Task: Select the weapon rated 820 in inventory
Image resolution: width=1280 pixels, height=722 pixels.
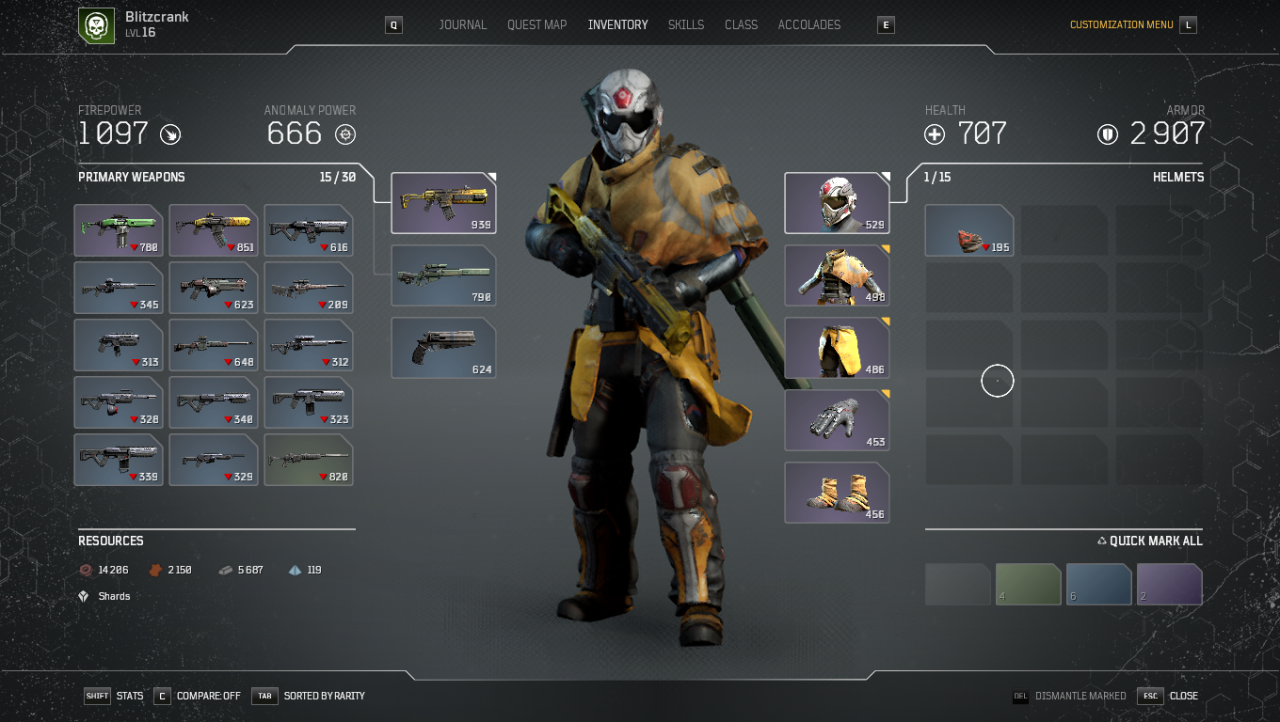Action: [308, 460]
